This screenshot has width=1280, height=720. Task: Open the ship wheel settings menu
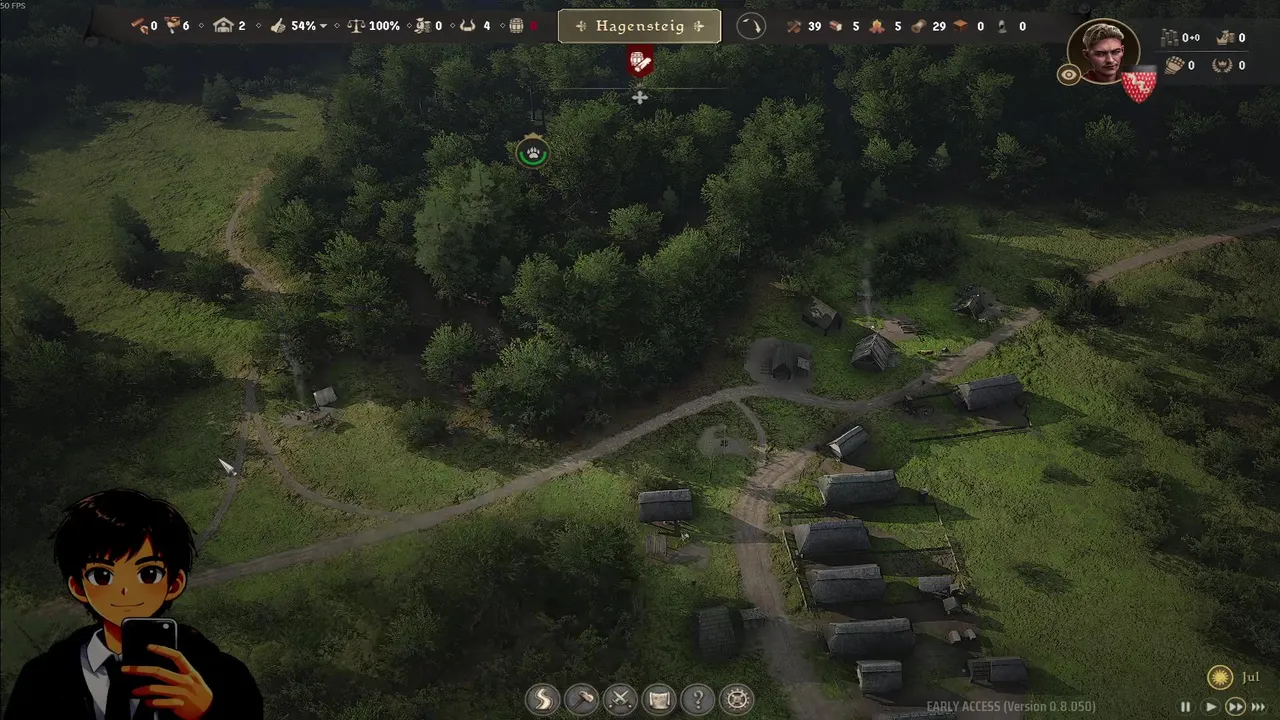[737, 698]
